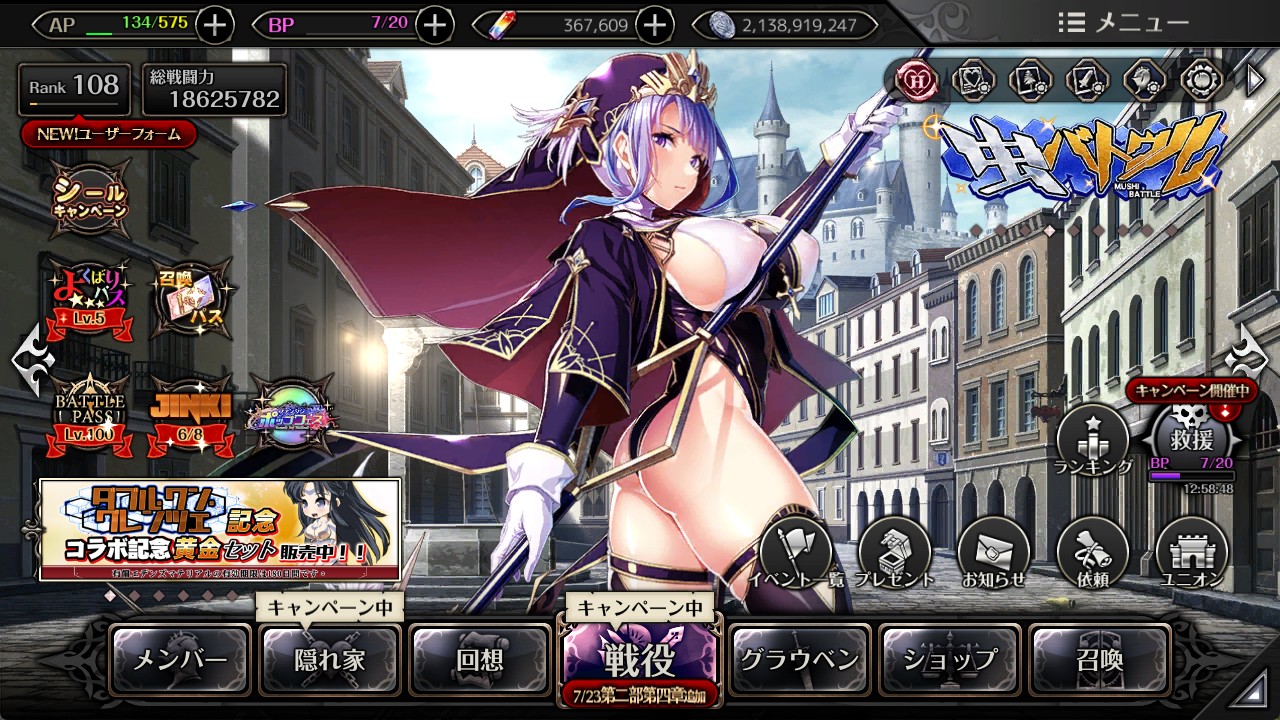Viewport: 1280px width, 720px height.
Task: Open the メンバー screen
Action: pyautogui.click(x=180, y=660)
